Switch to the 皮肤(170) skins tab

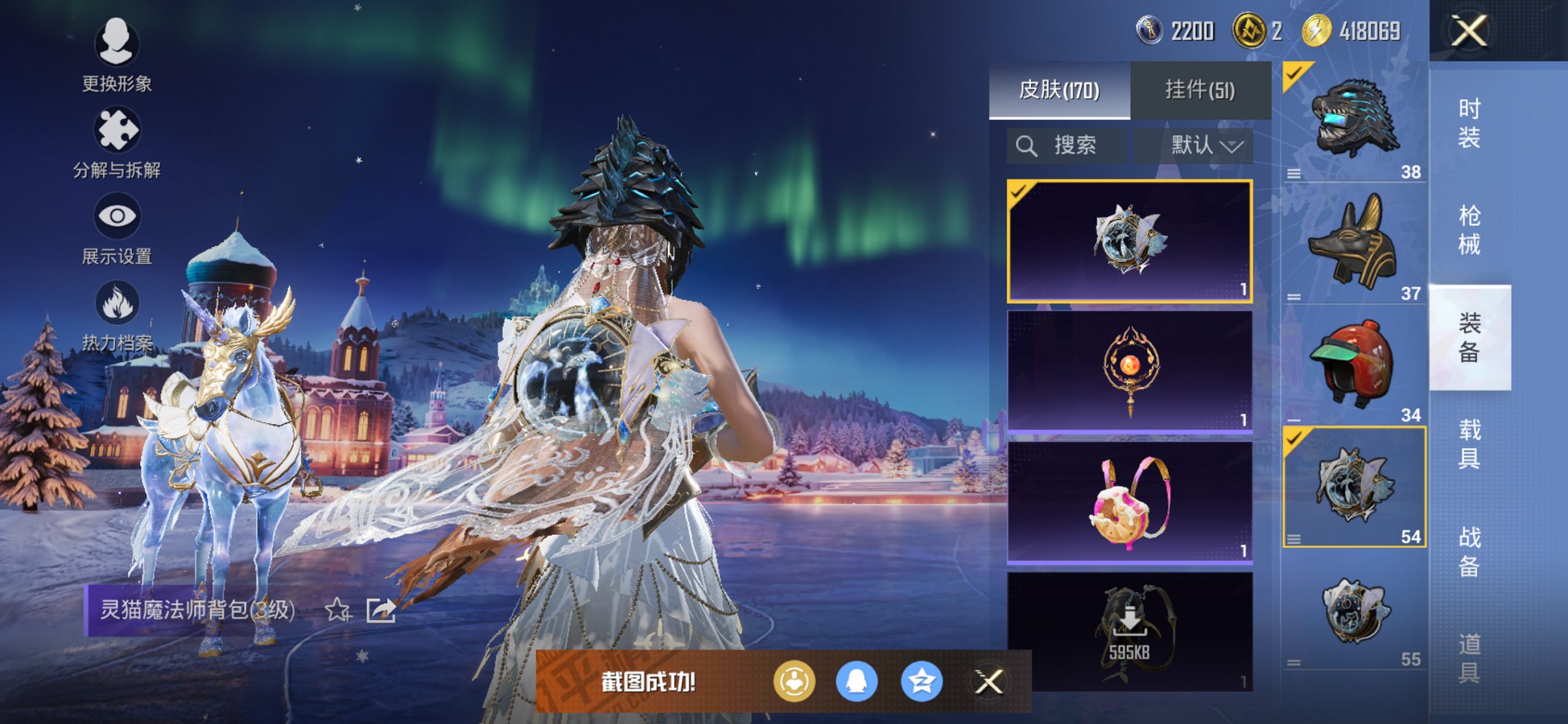1059,90
